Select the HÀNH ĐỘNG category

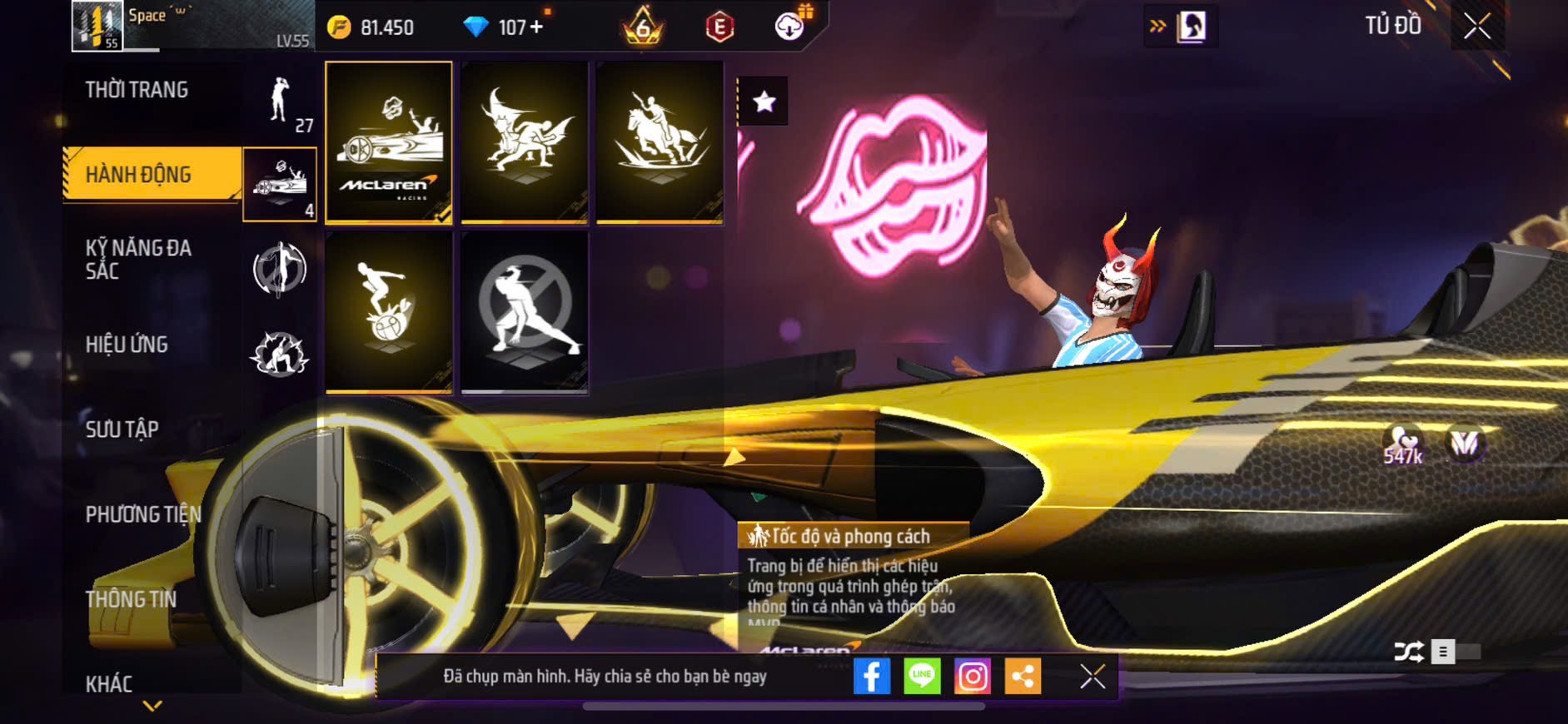click(x=139, y=175)
